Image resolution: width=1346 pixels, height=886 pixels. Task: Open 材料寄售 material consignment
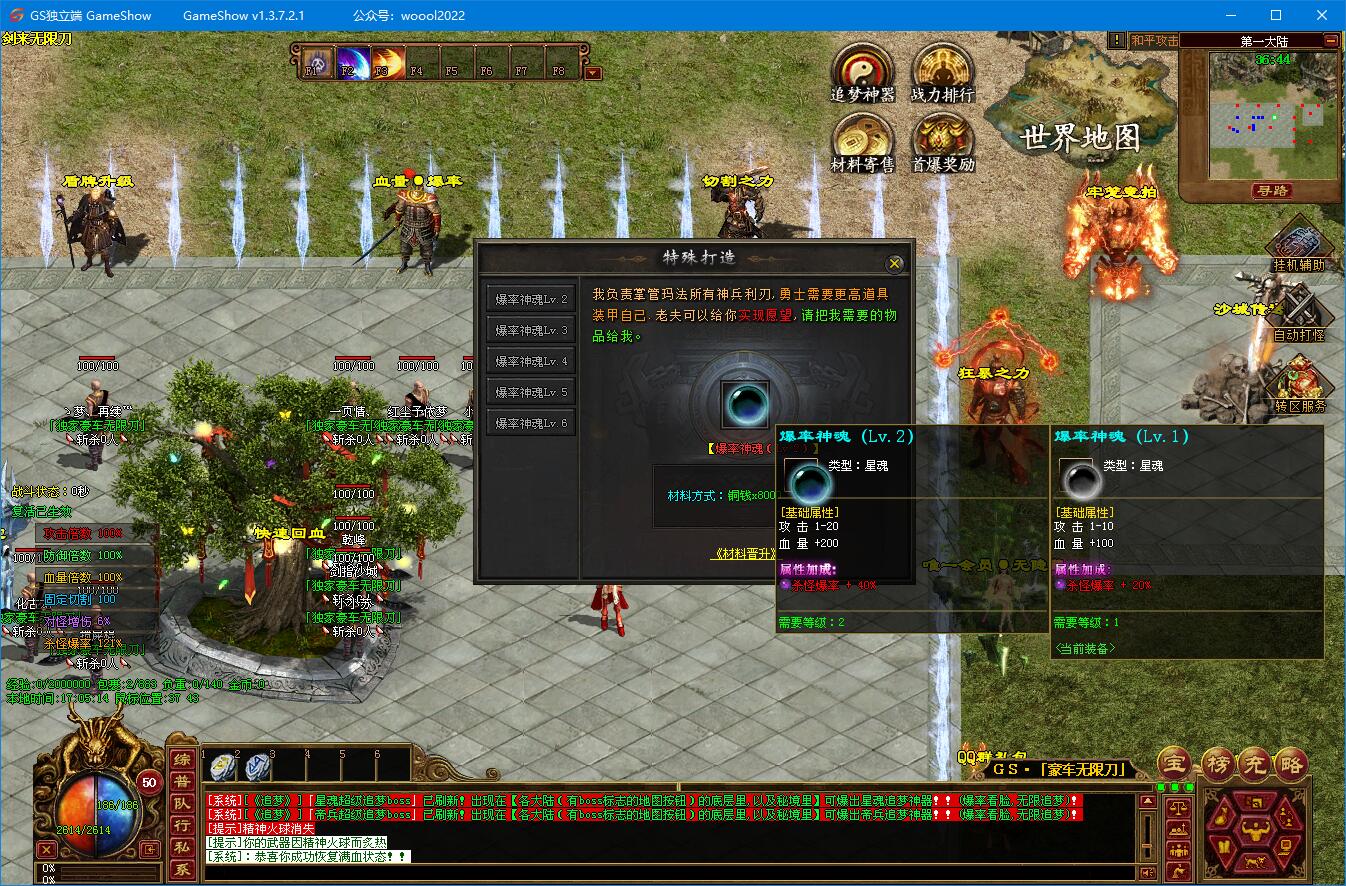(862, 138)
